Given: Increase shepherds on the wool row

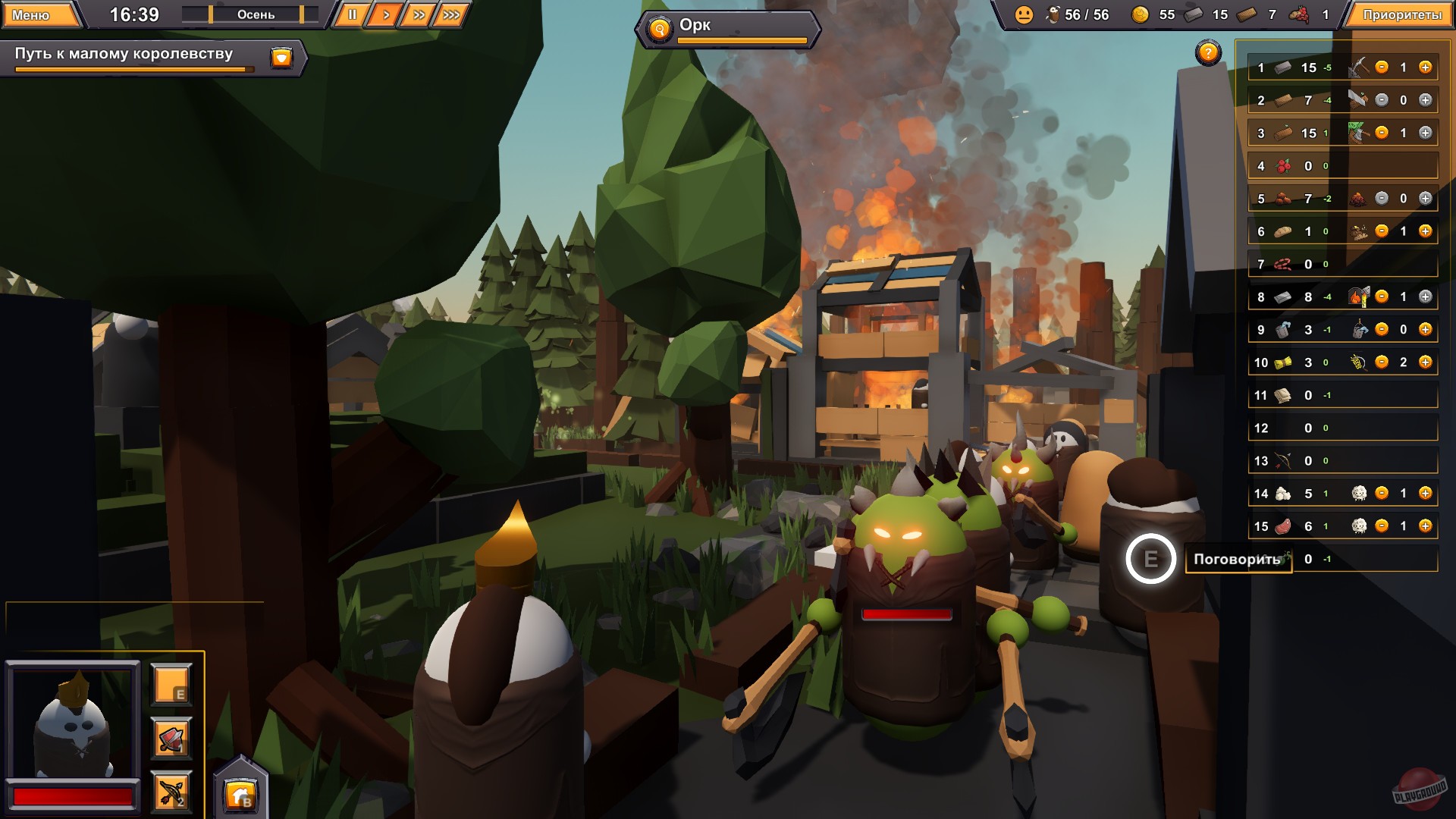Looking at the screenshot, I should (x=1426, y=493).
